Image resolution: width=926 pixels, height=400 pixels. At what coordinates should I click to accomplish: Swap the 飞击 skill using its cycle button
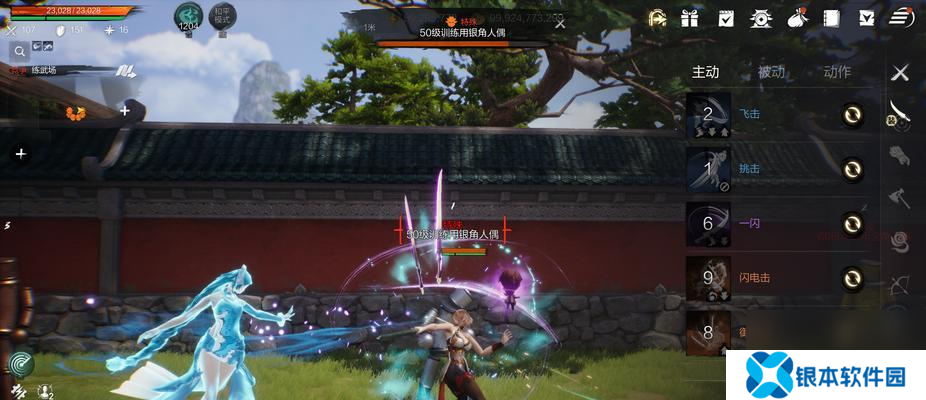[852, 115]
